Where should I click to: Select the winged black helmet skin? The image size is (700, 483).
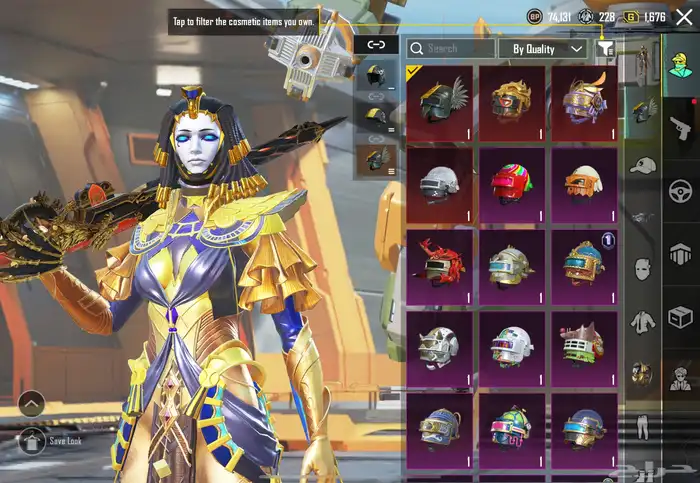coord(440,101)
